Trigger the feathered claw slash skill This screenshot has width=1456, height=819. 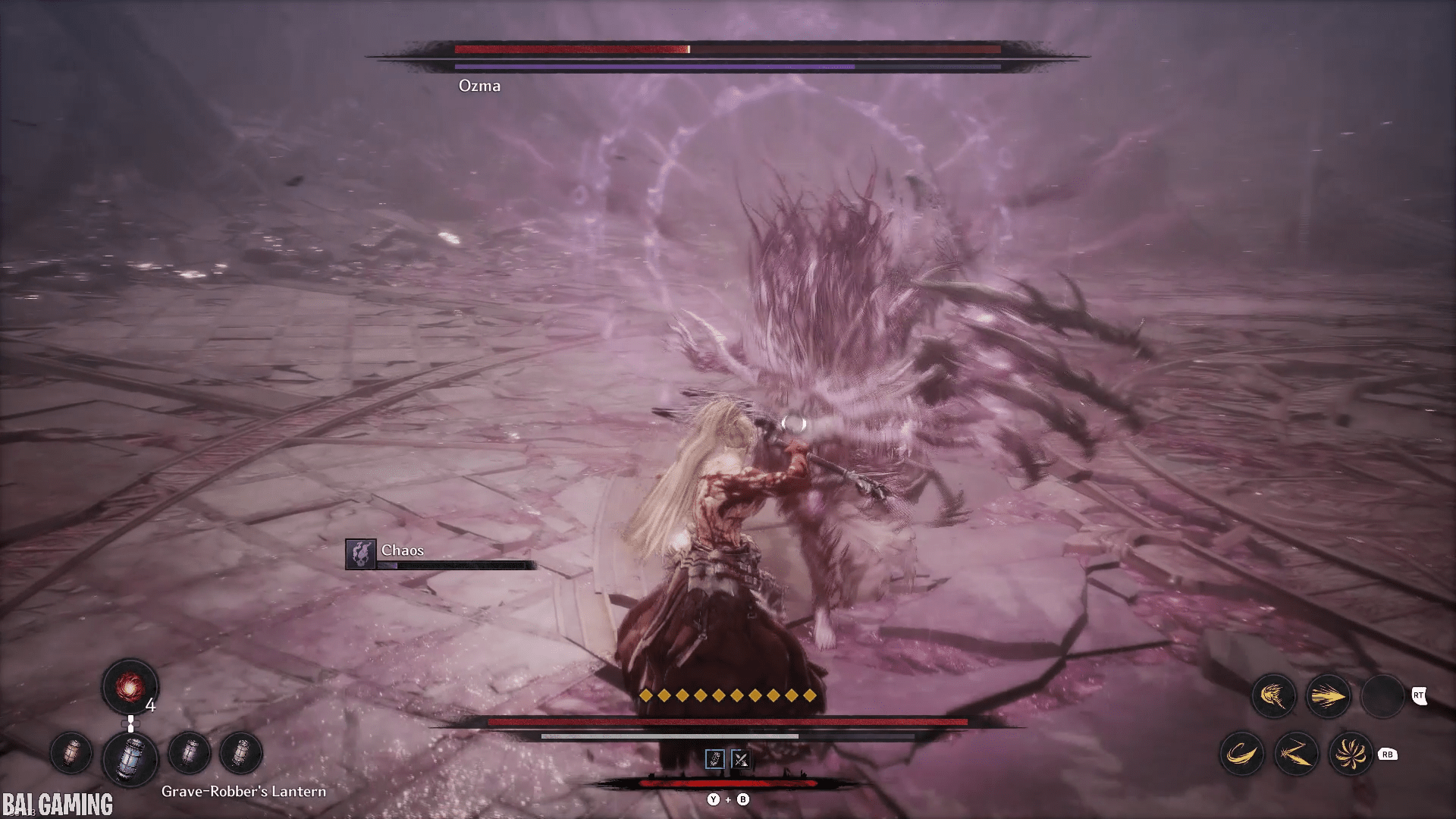pos(1273,696)
